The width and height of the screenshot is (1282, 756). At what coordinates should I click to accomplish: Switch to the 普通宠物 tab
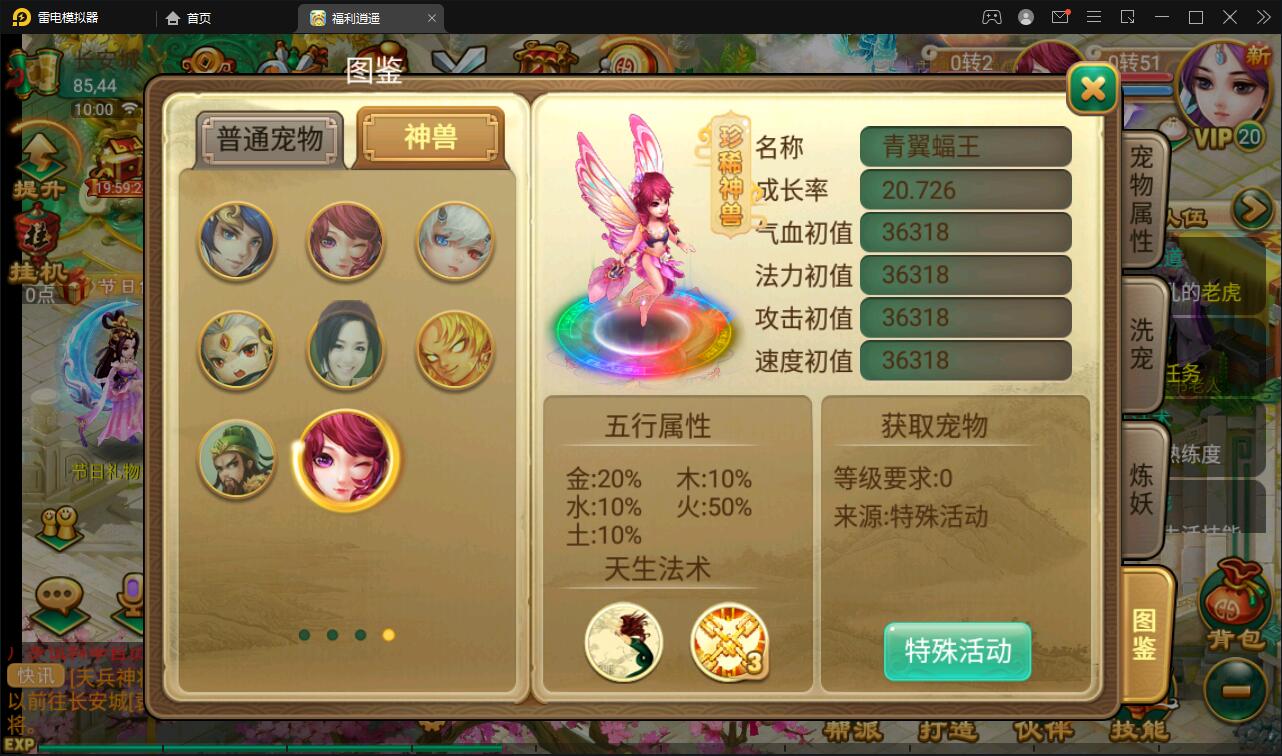coord(270,139)
